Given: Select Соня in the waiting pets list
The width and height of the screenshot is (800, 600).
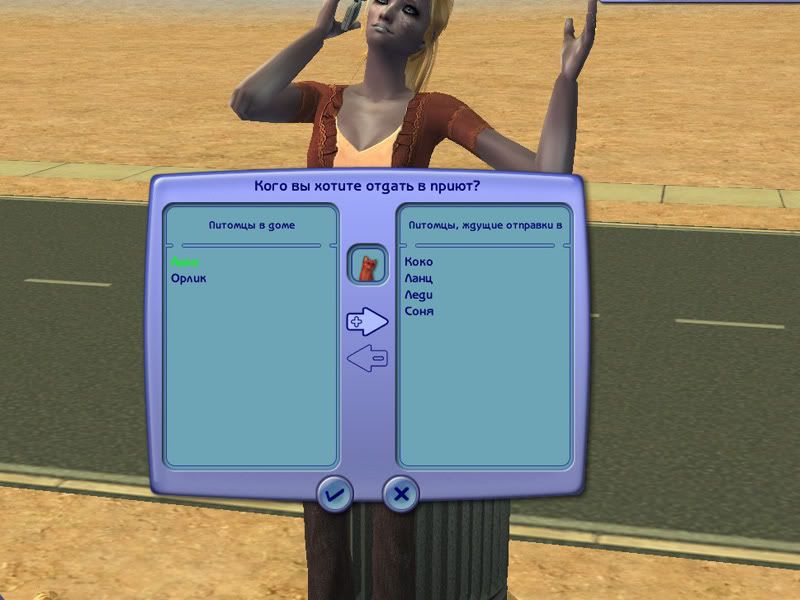Looking at the screenshot, I should 419,312.
